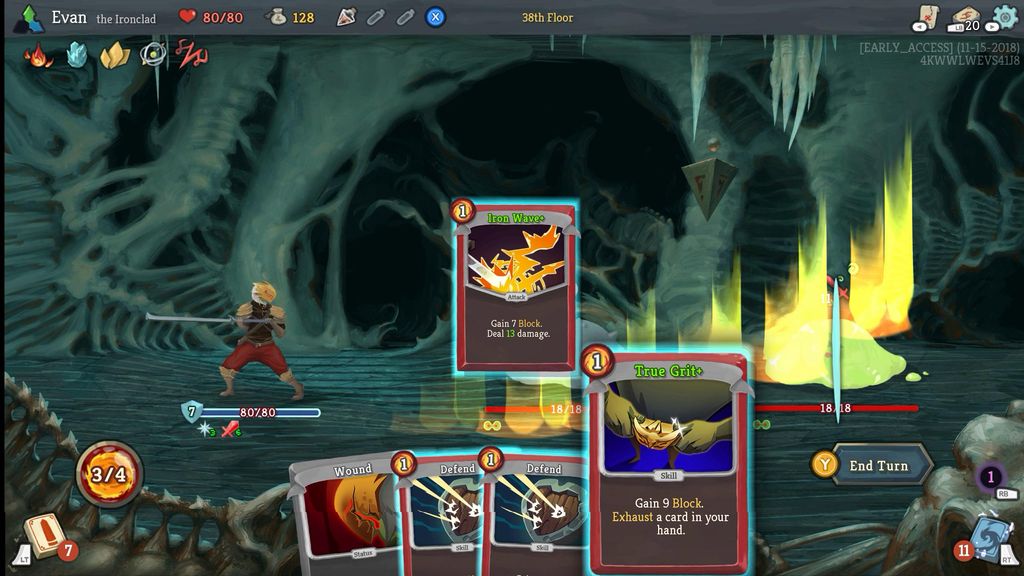Inspect the blue crystal relic

tap(77, 55)
